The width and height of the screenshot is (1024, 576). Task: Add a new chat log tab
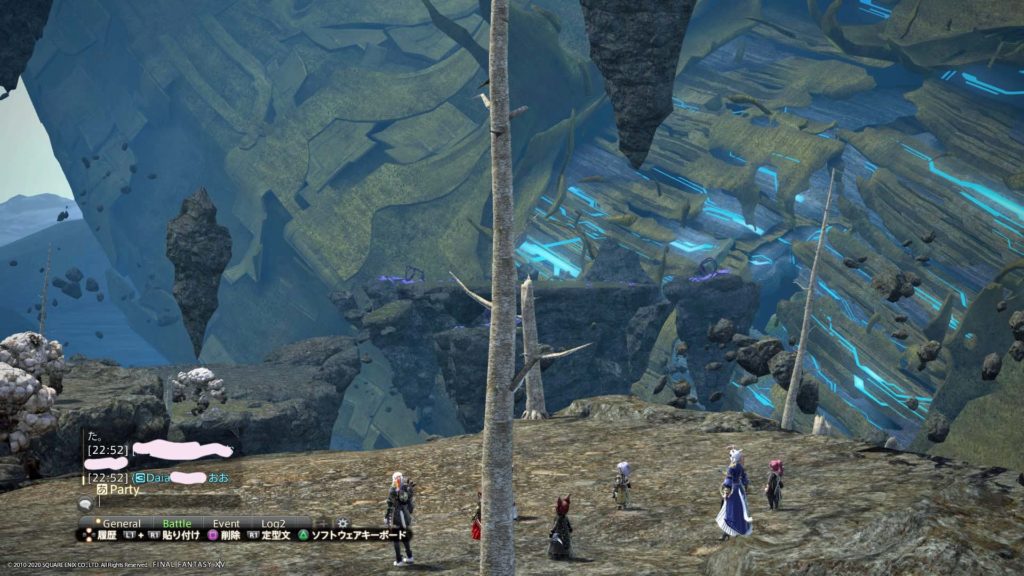coord(319,522)
